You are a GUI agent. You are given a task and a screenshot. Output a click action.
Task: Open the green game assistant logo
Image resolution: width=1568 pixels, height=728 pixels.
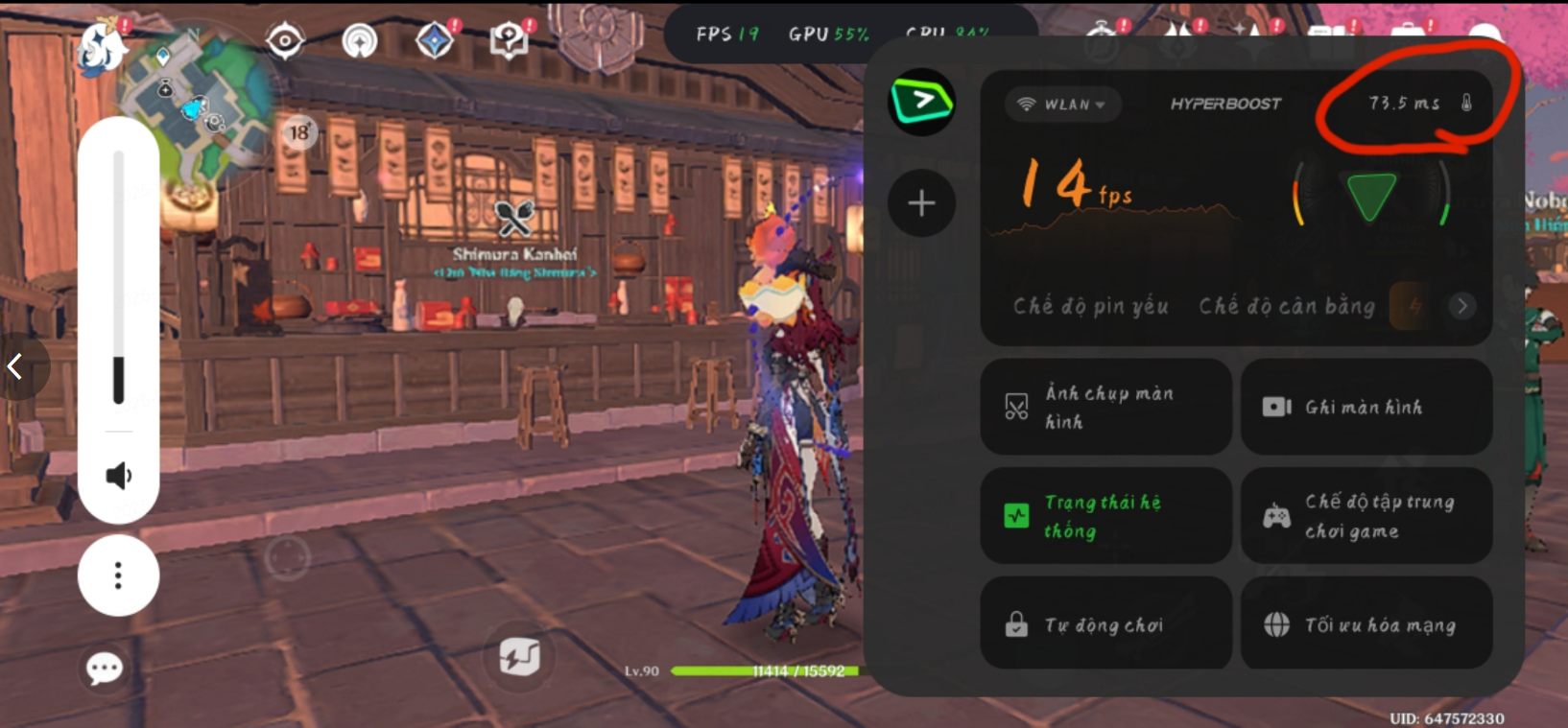921,102
